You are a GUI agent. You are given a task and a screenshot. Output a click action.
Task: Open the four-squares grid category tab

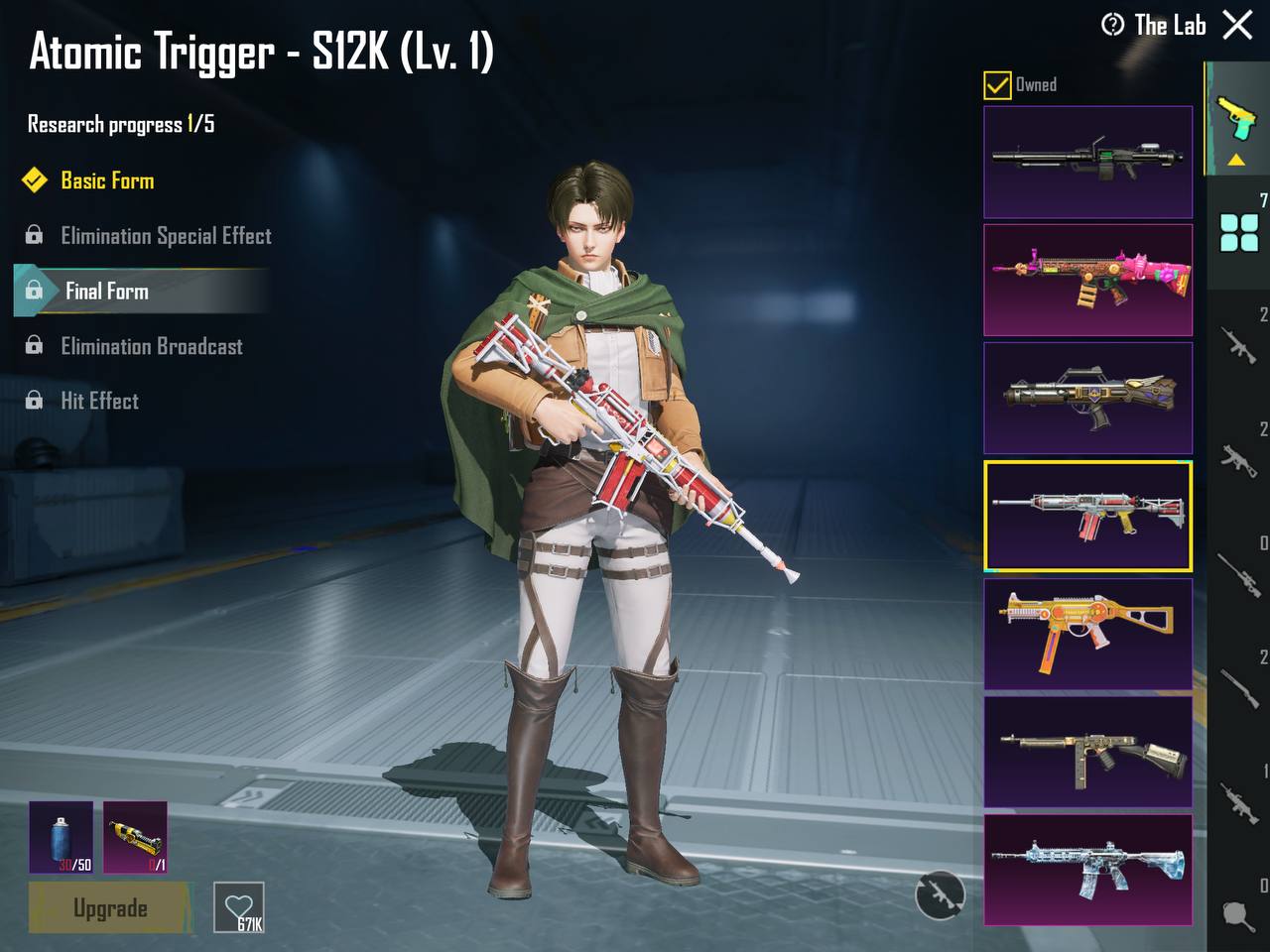1239,233
